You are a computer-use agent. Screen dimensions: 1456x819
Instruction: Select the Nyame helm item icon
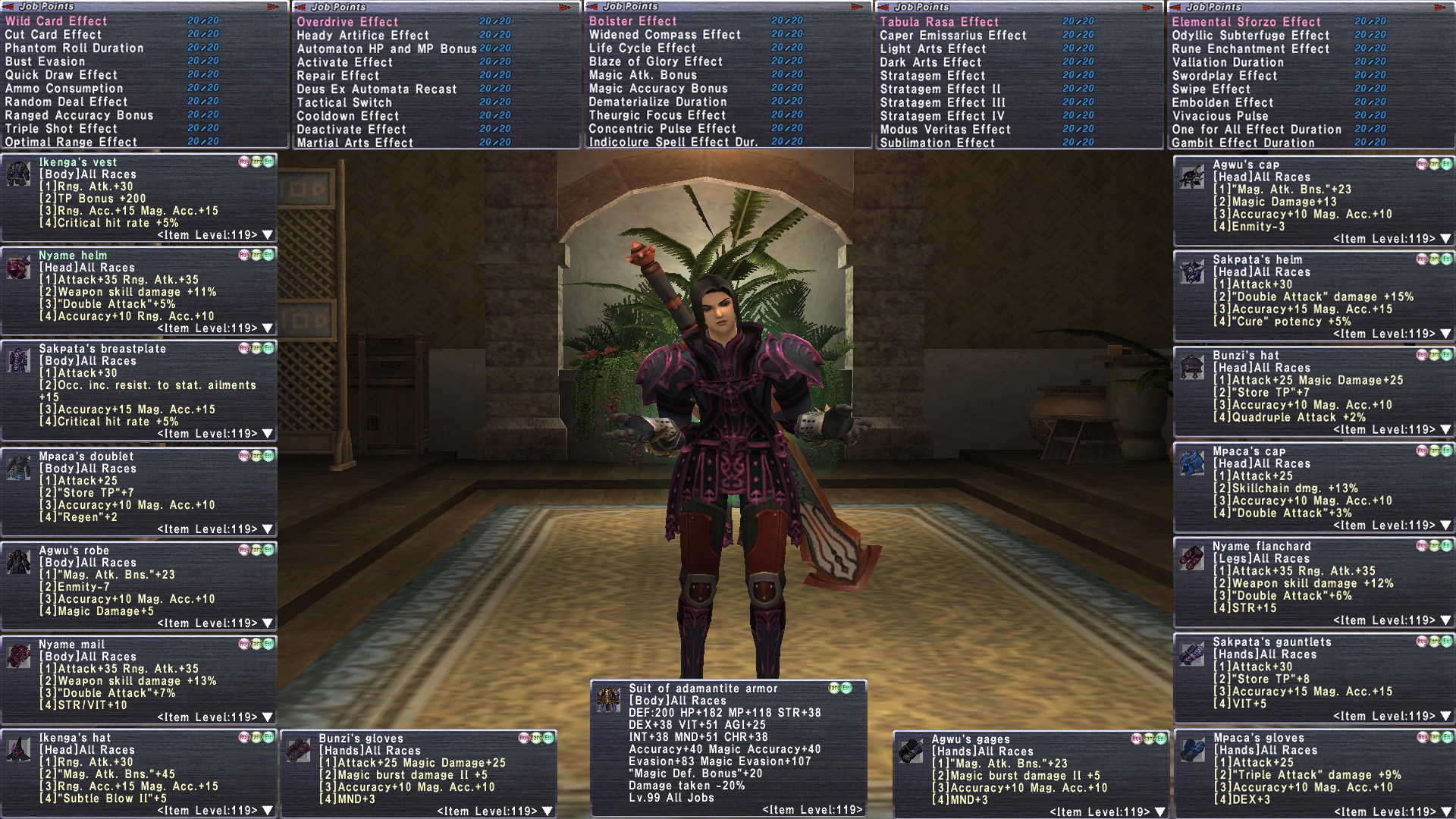pyautogui.click(x=18, y=267)
